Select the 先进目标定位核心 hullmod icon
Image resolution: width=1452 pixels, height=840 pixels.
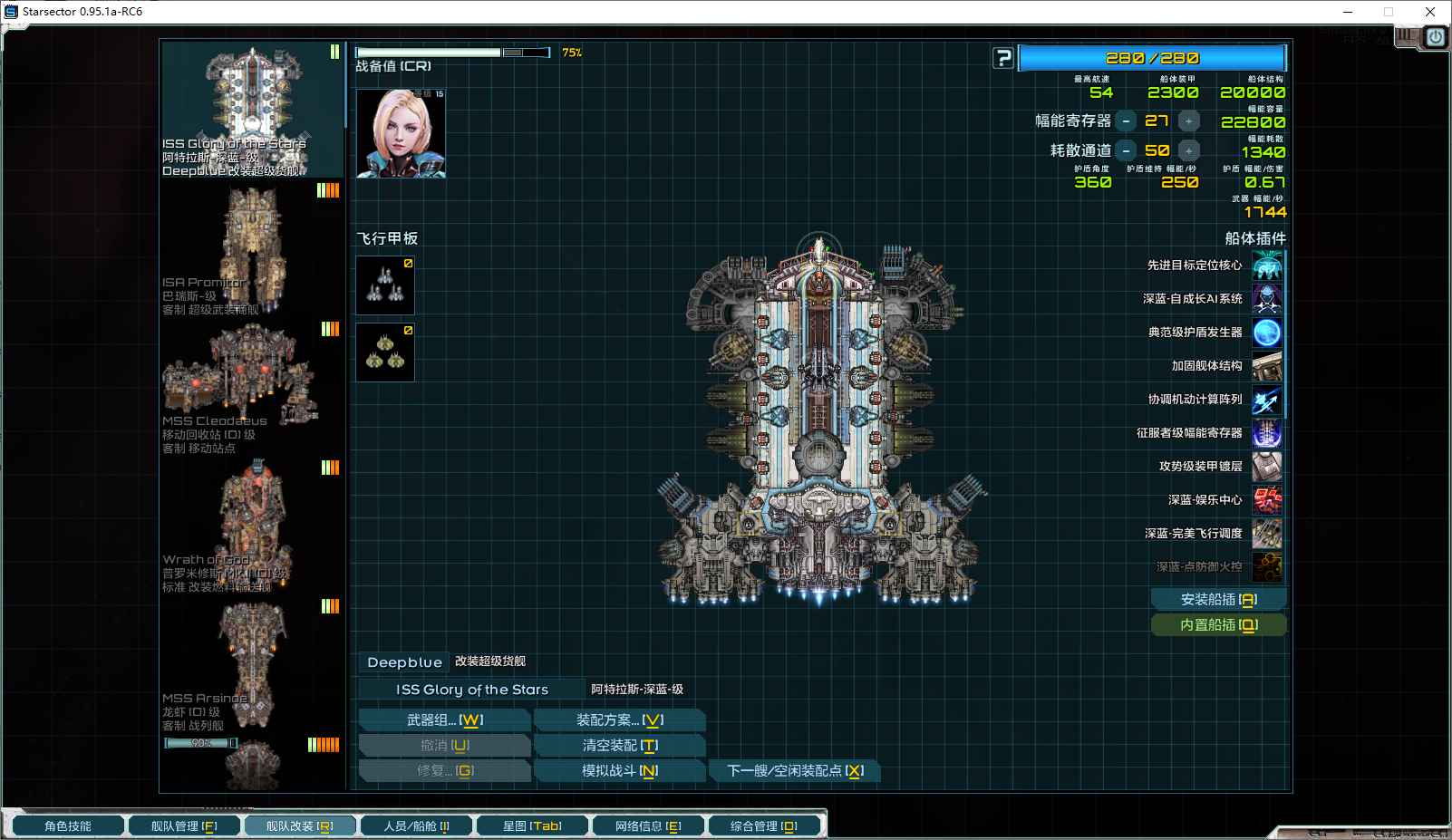[1266, 266]
